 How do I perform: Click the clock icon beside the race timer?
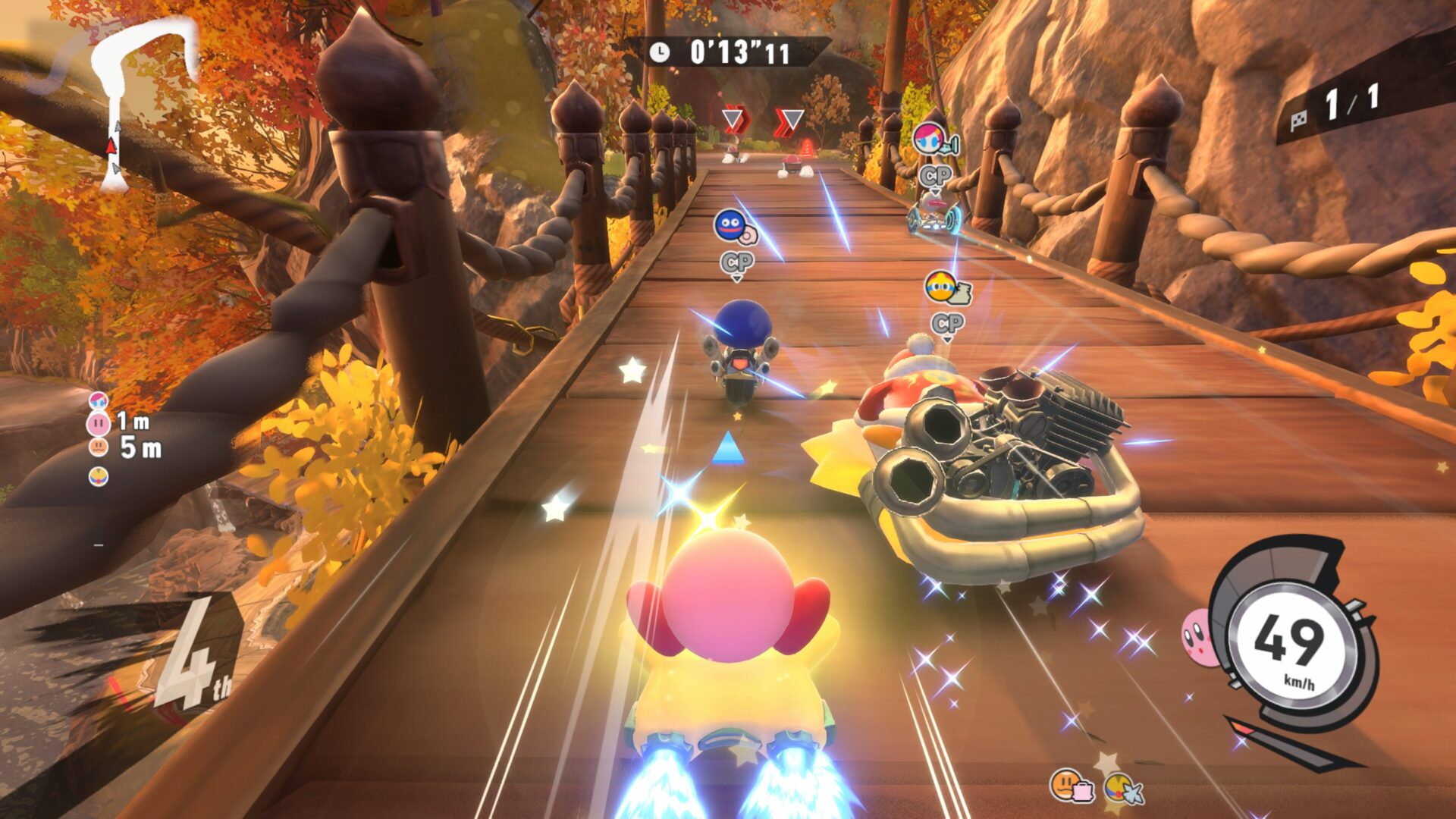coord(659,52)
